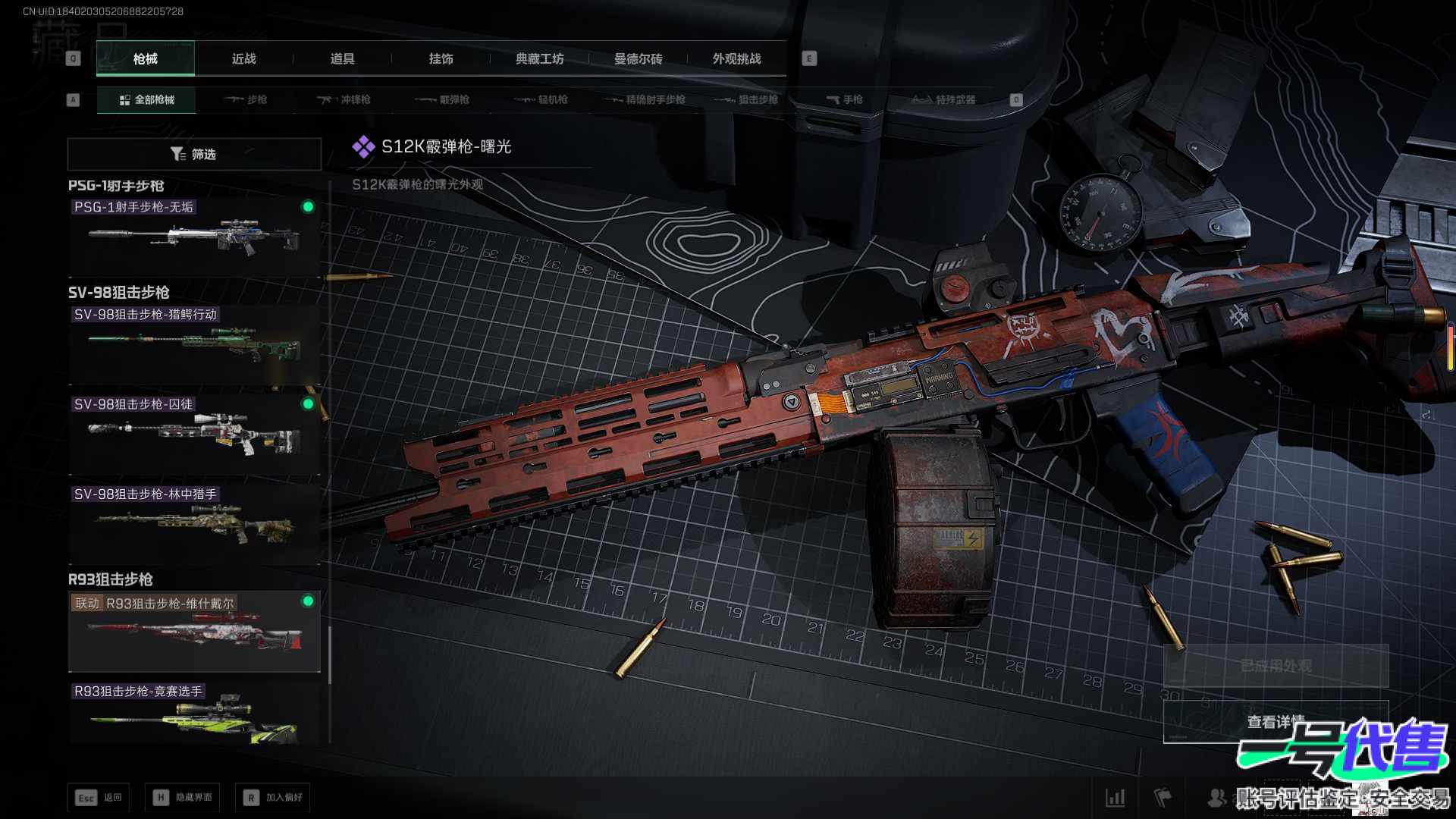Select the 挂饰 charms tab

[441, 58]
